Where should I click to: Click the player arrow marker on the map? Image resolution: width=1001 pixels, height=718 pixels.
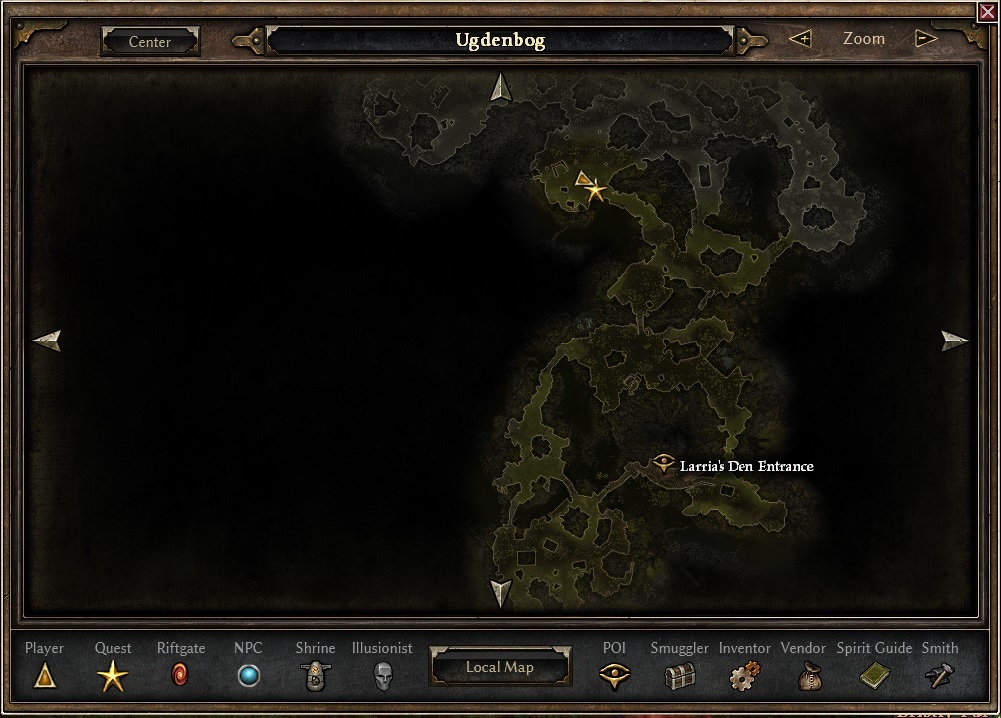point(583,178)
